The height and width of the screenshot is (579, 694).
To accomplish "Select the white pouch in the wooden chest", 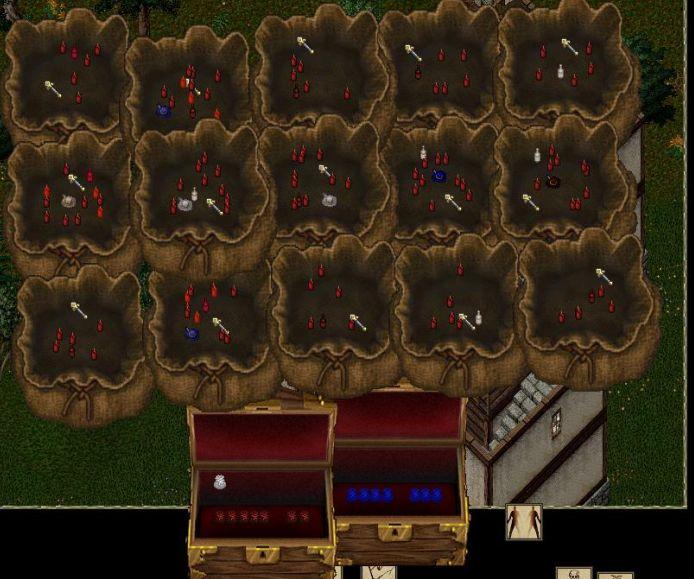I will point(220,482).
